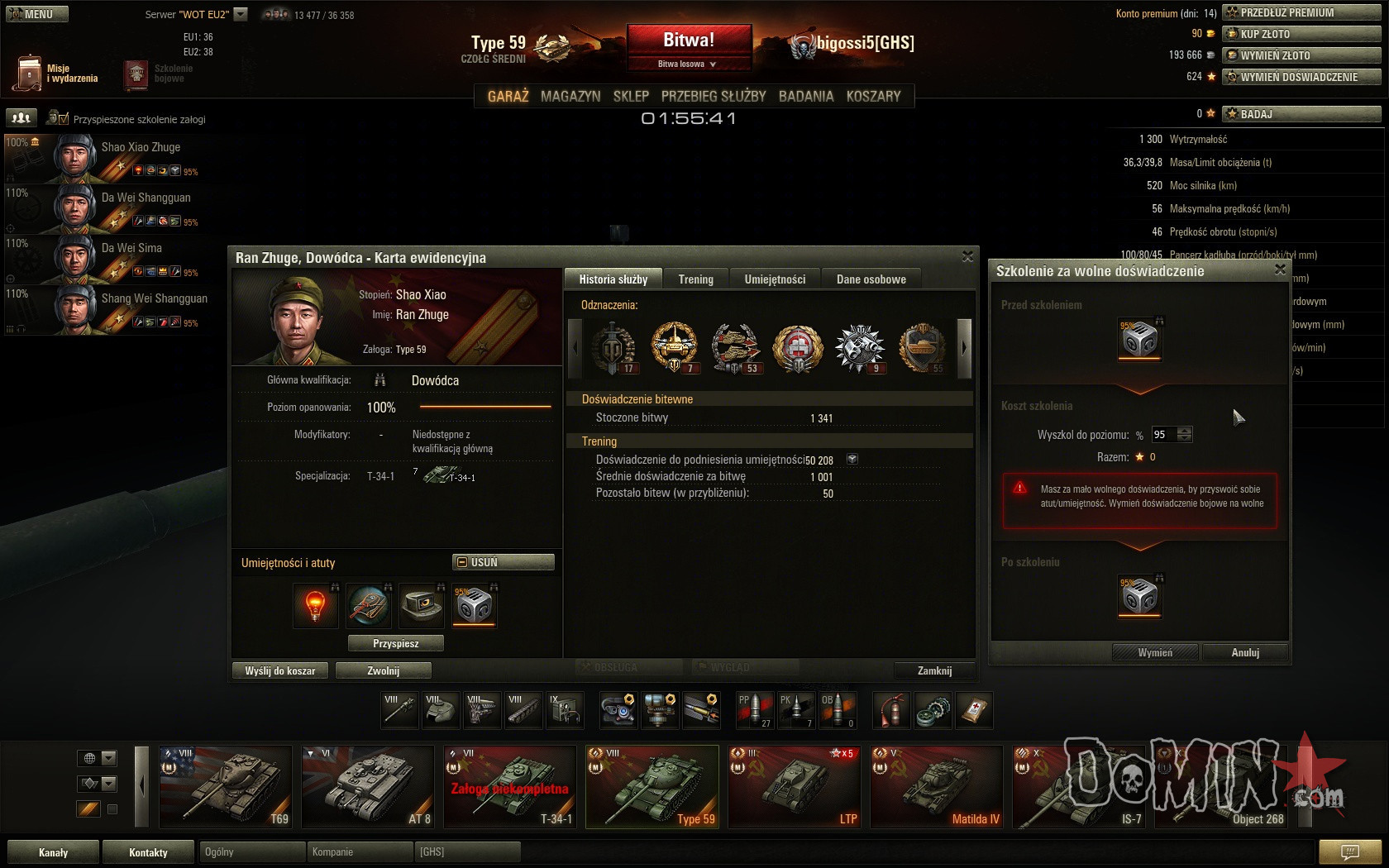Switch to the Trening tab
The width and height of the screenshot is (1389, 868).
(695, 279)
